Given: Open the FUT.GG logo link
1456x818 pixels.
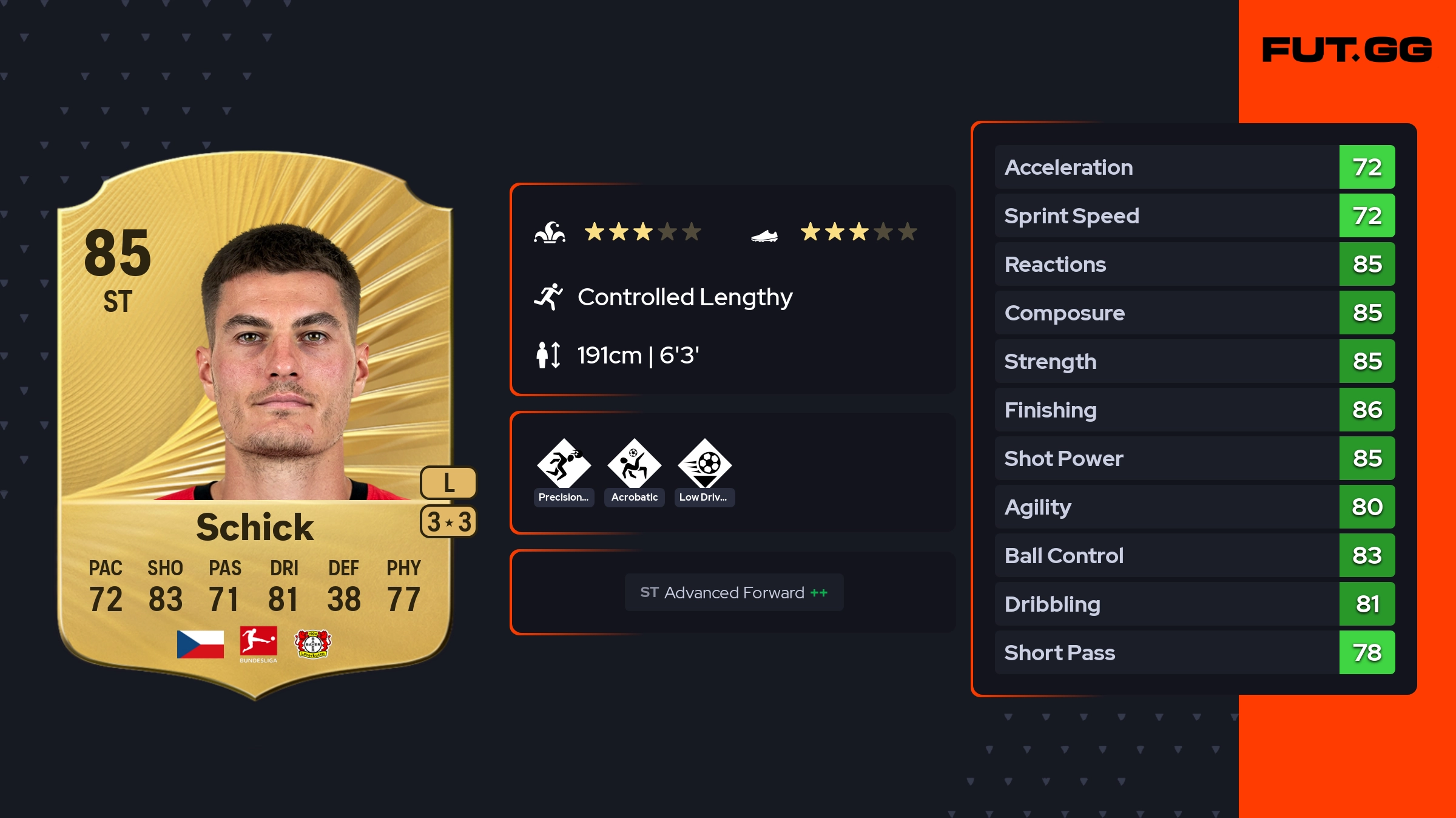Looking at the screenshot, I should (1347, 50).
